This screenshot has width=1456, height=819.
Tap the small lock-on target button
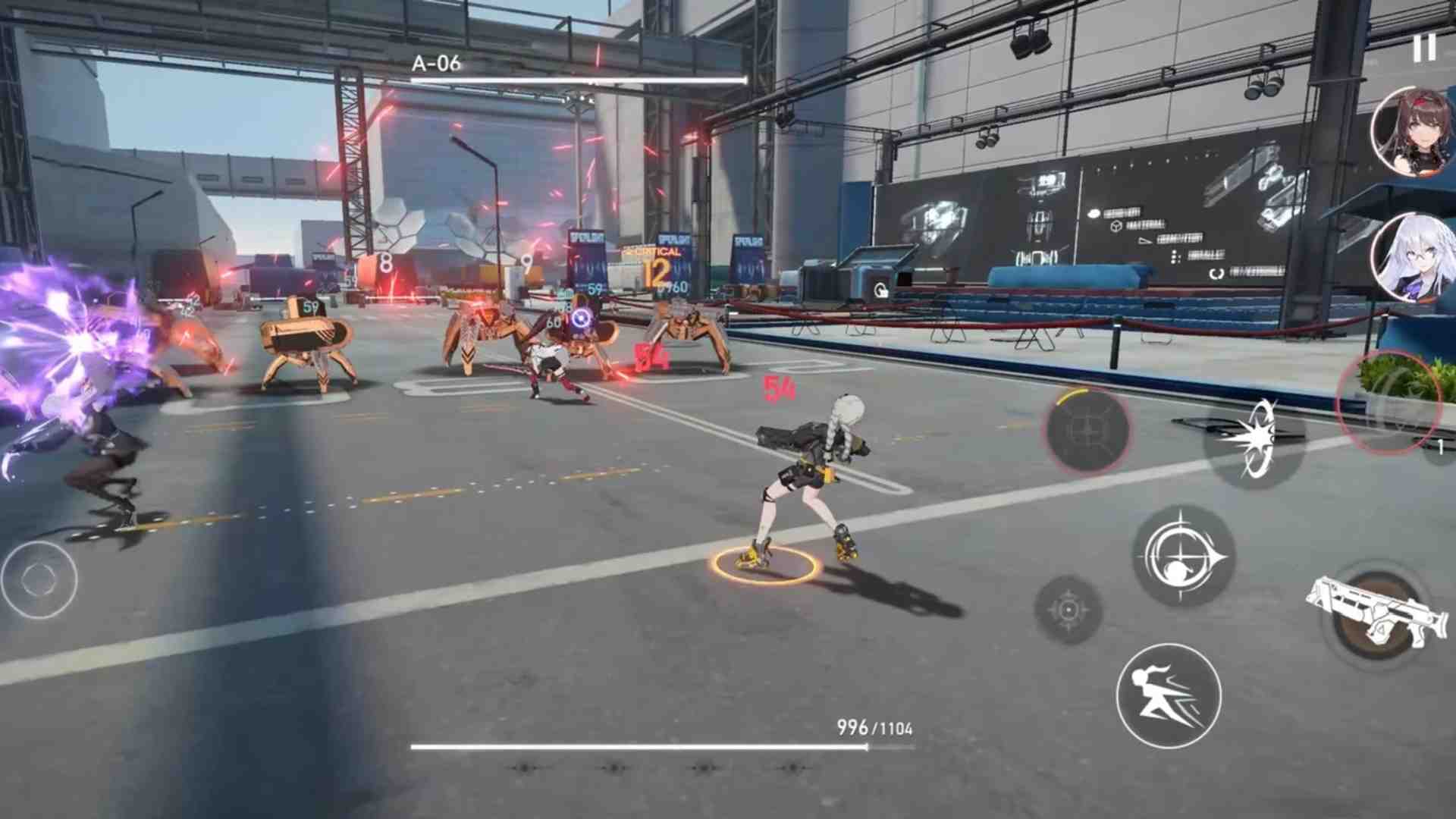tap(1068, 610)
